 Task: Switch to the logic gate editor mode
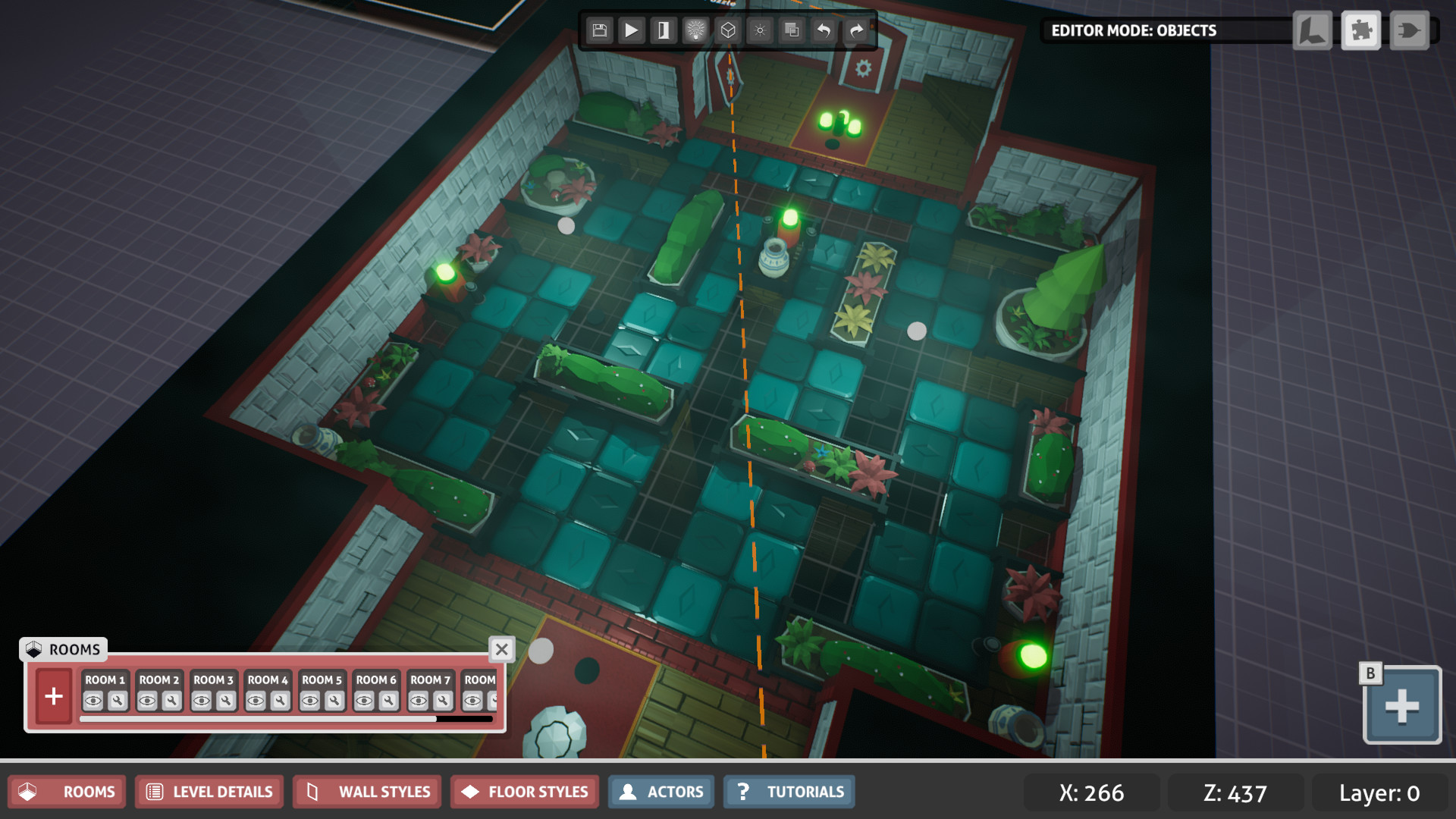[1410, 31]
